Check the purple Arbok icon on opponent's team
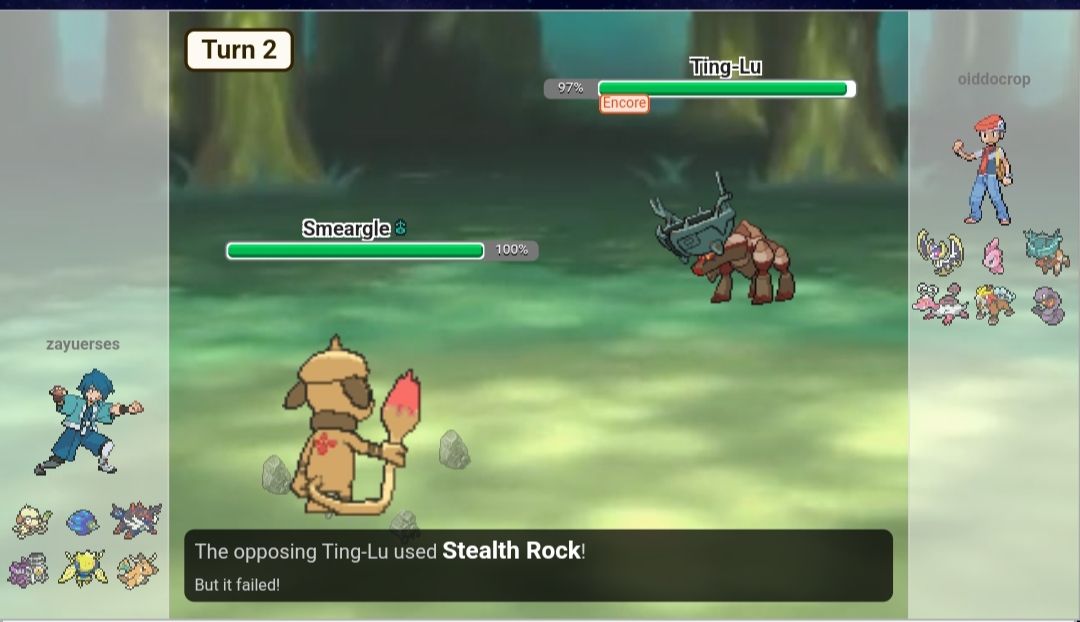 coord(1047,304)
